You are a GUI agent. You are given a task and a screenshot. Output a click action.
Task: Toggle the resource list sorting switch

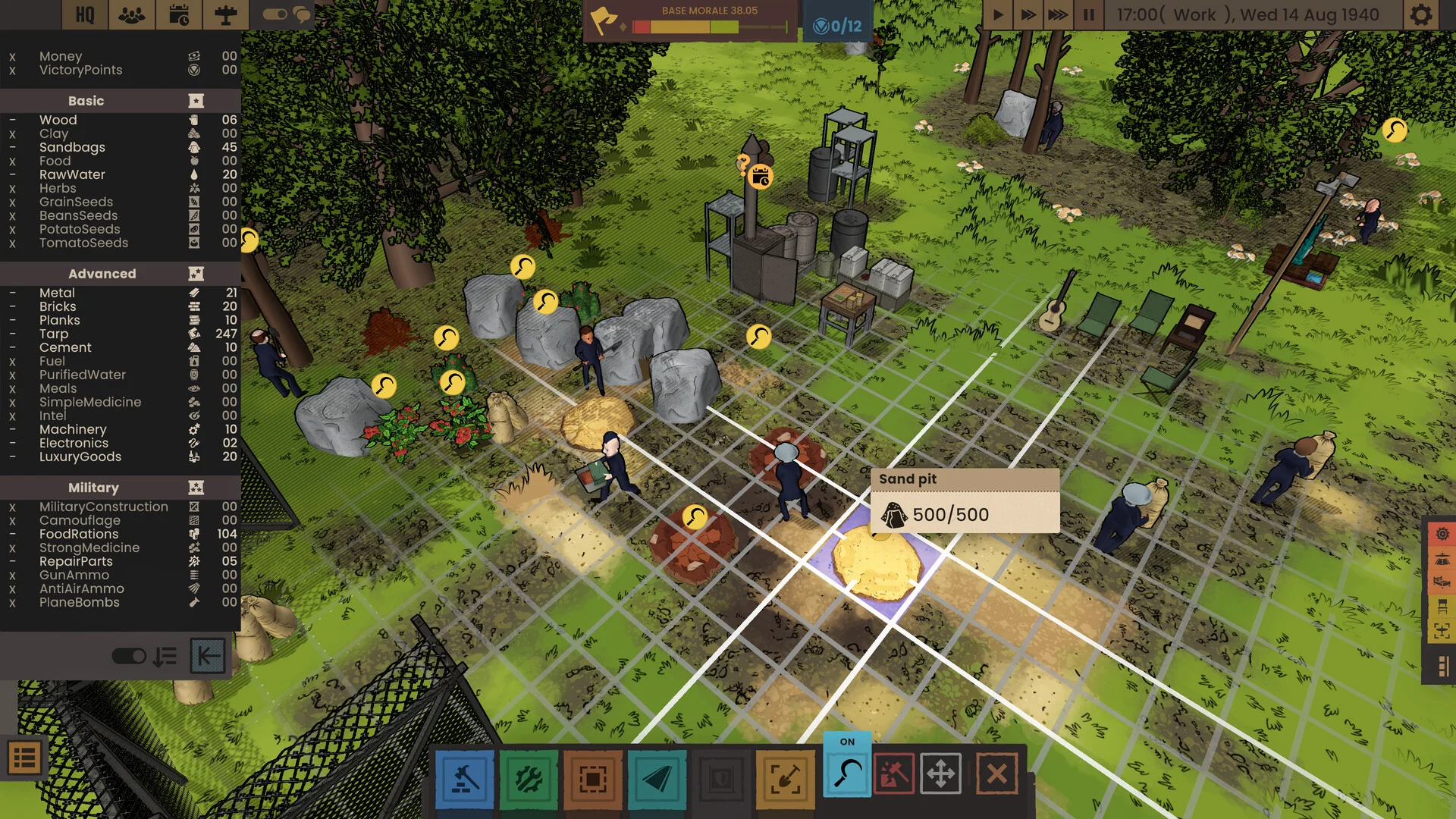pyautogui.click(x=129, y=656)
